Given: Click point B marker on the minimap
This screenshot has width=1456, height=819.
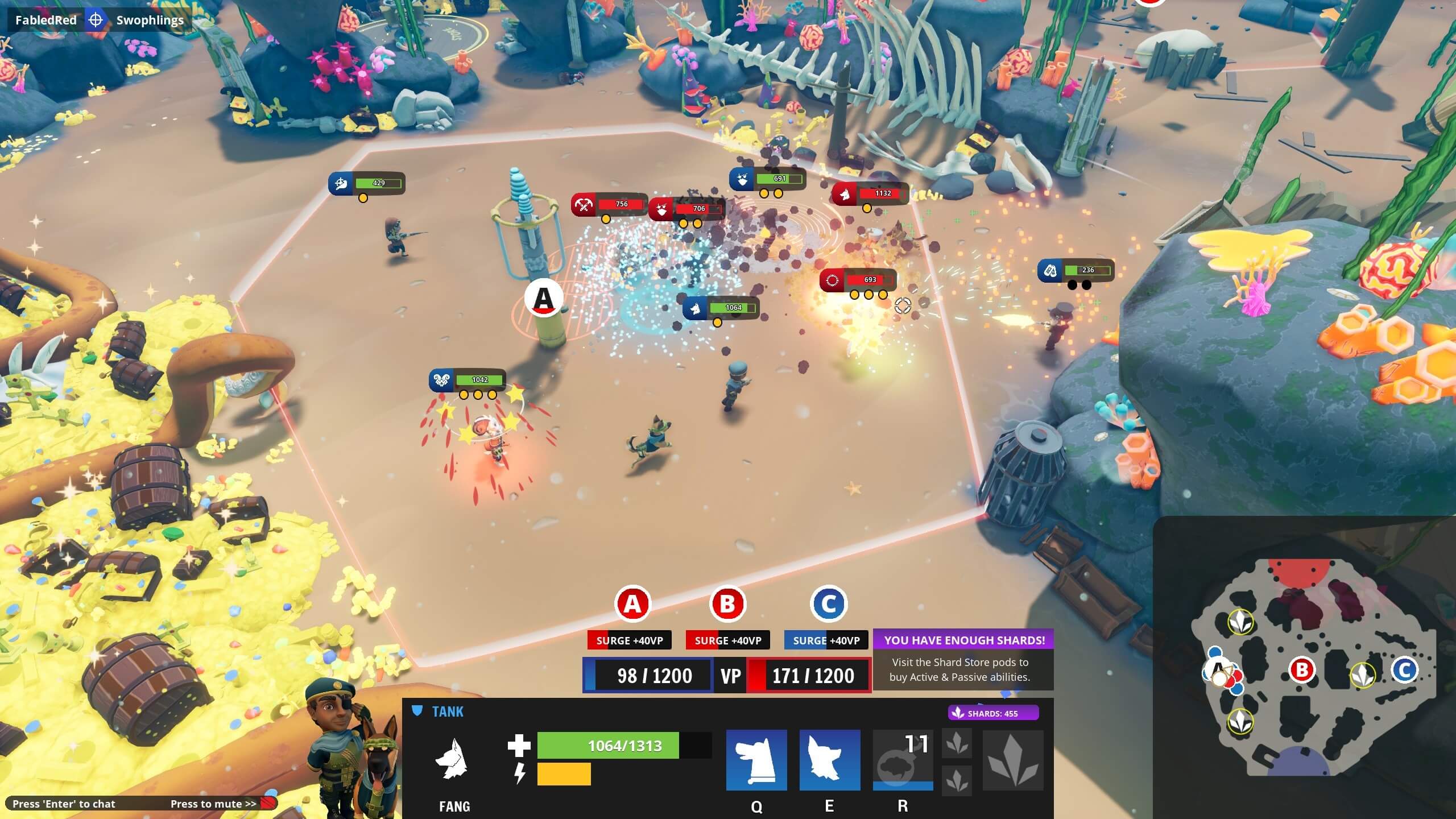Looking at the screenshot, I should (1301, 669).
